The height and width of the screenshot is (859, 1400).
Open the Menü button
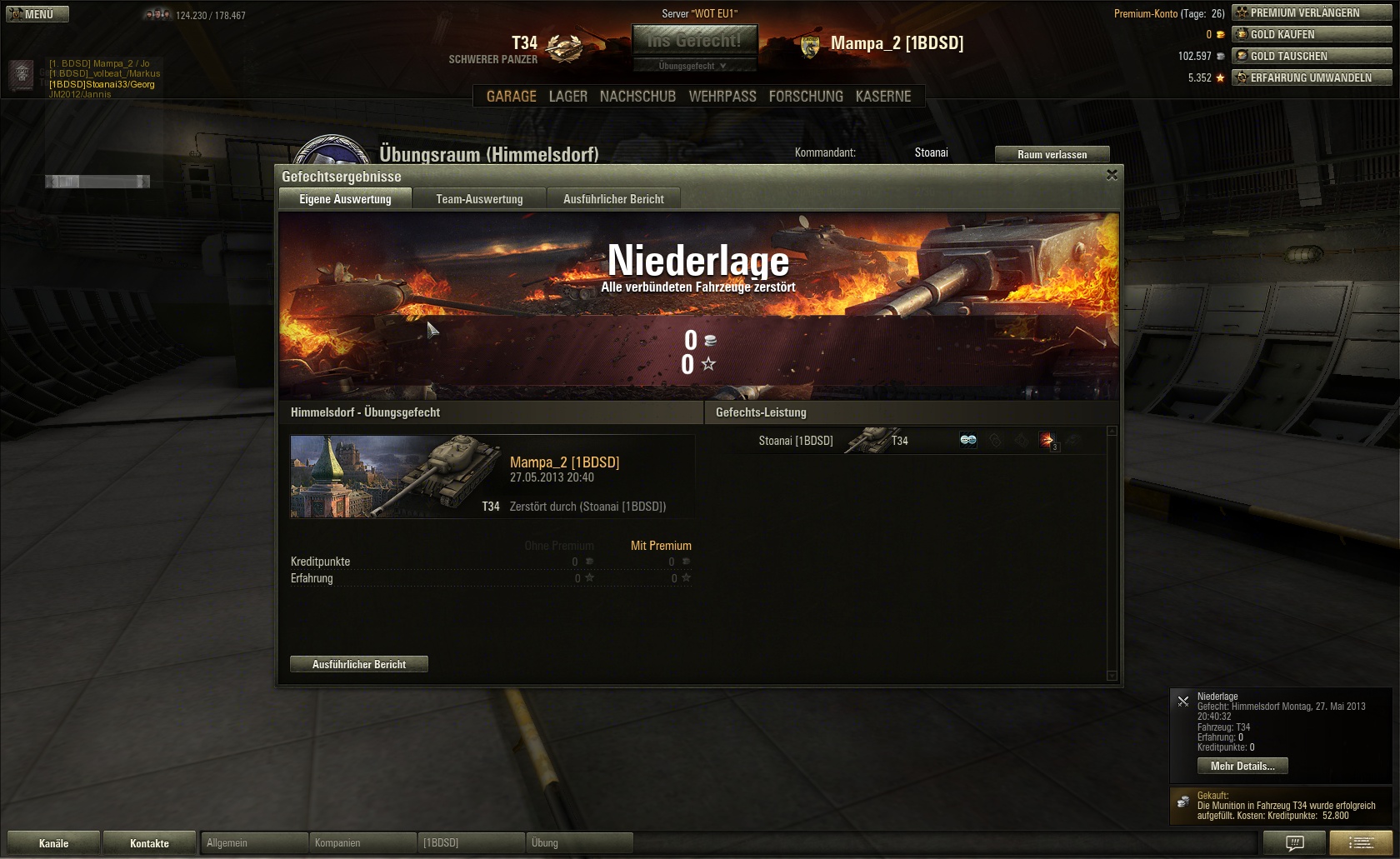37,14
